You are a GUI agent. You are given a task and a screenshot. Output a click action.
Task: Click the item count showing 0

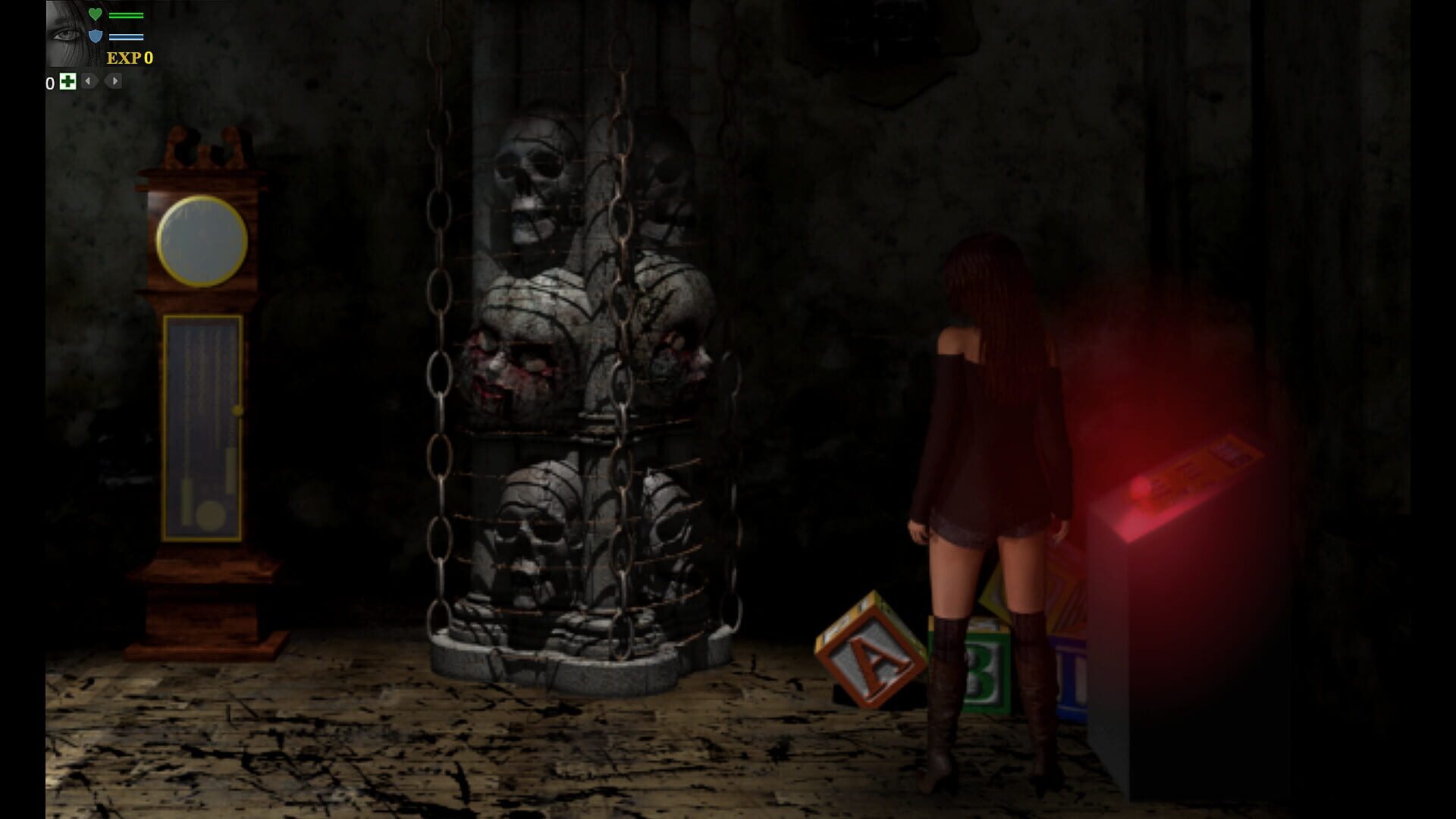click(50, 82)
